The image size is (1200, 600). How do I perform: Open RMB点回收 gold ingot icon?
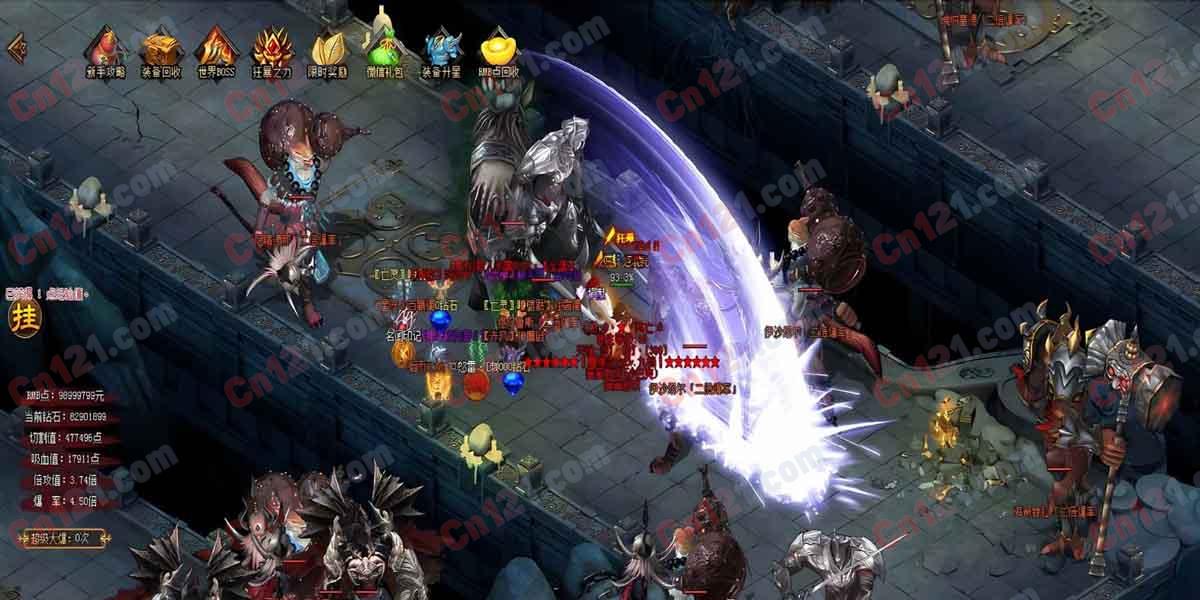click(x=497, y=51)
